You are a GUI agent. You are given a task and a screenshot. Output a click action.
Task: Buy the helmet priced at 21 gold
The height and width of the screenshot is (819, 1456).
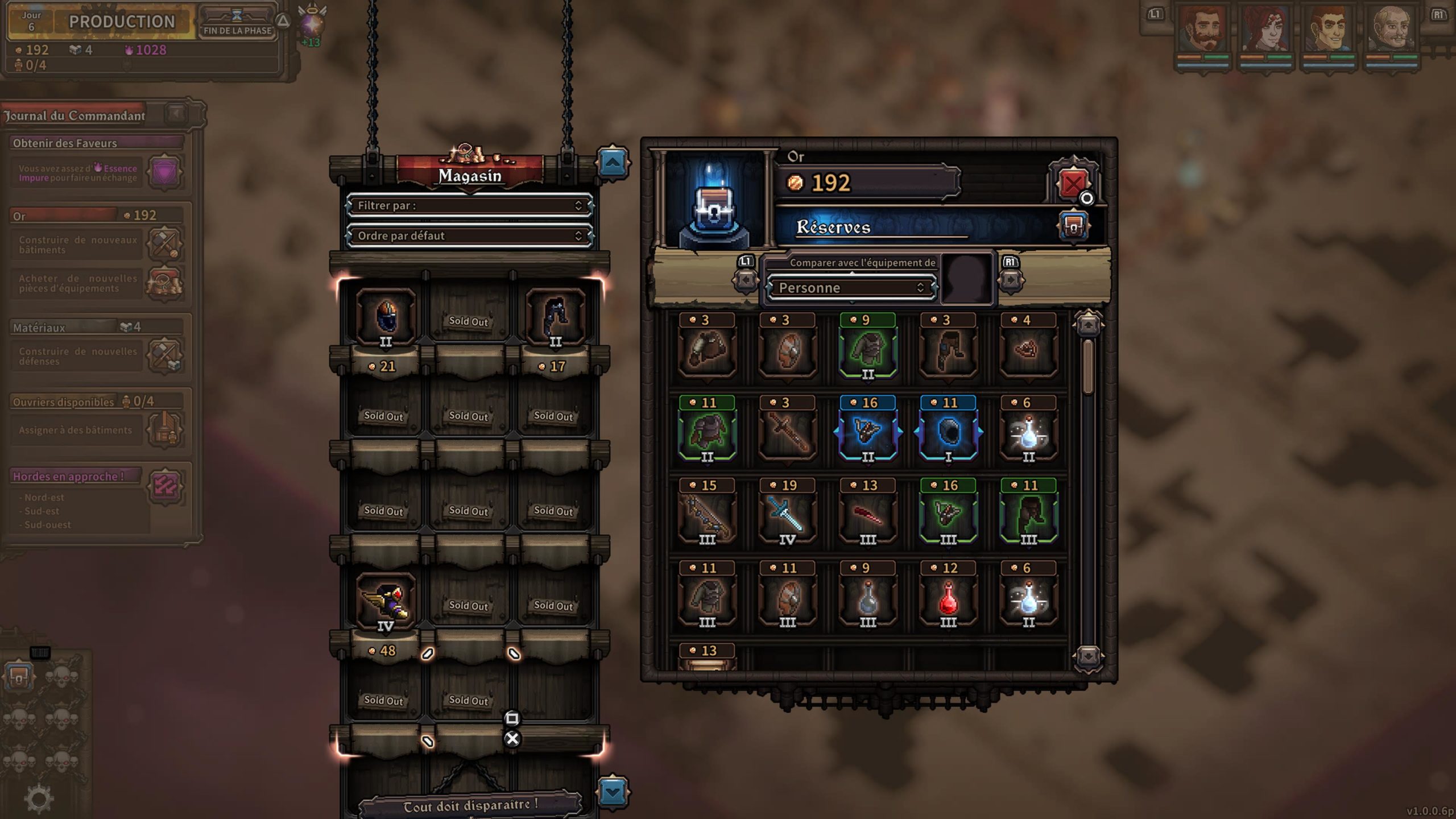[x=386, y=317]
